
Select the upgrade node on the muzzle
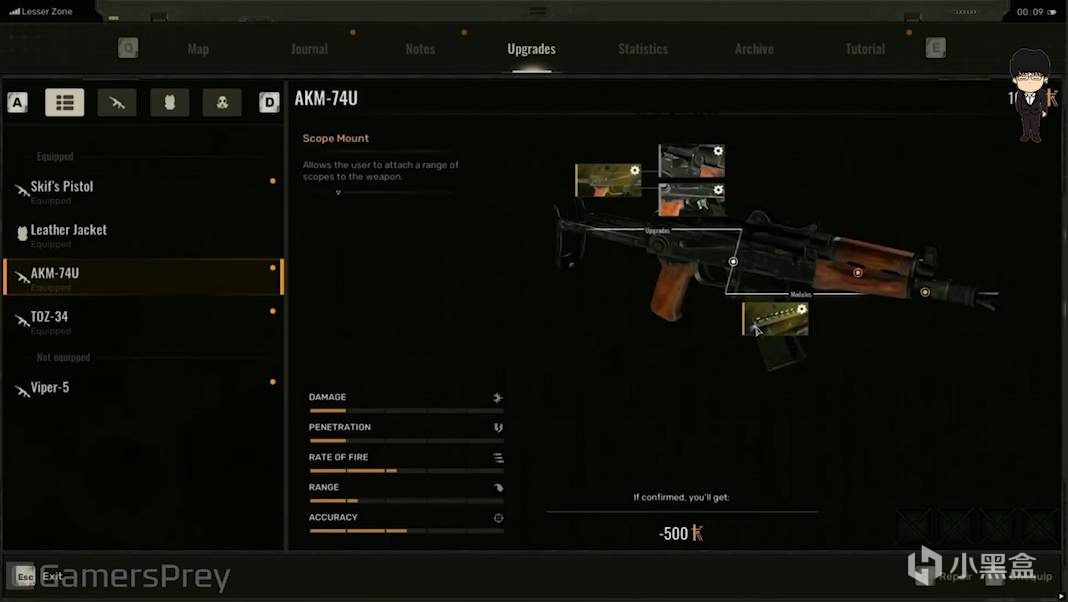click(x=925, y=292)
